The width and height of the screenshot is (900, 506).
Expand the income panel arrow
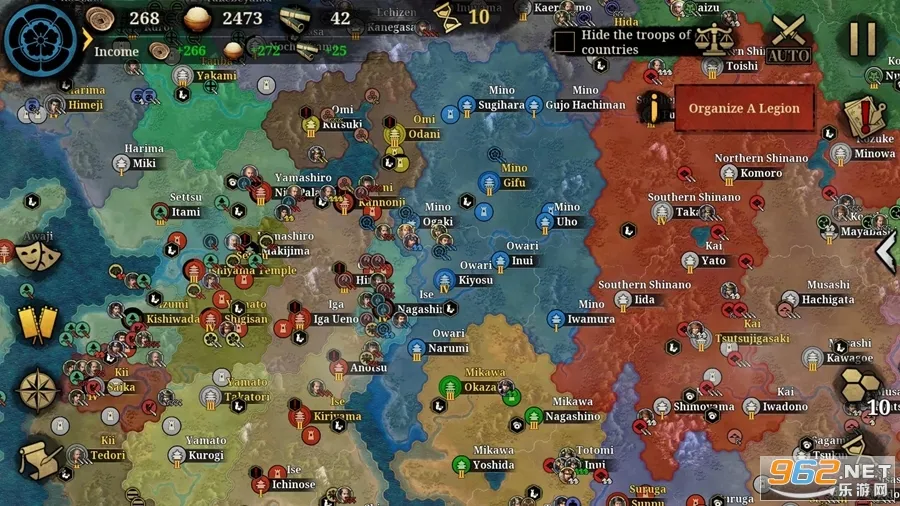pos(87,40)
